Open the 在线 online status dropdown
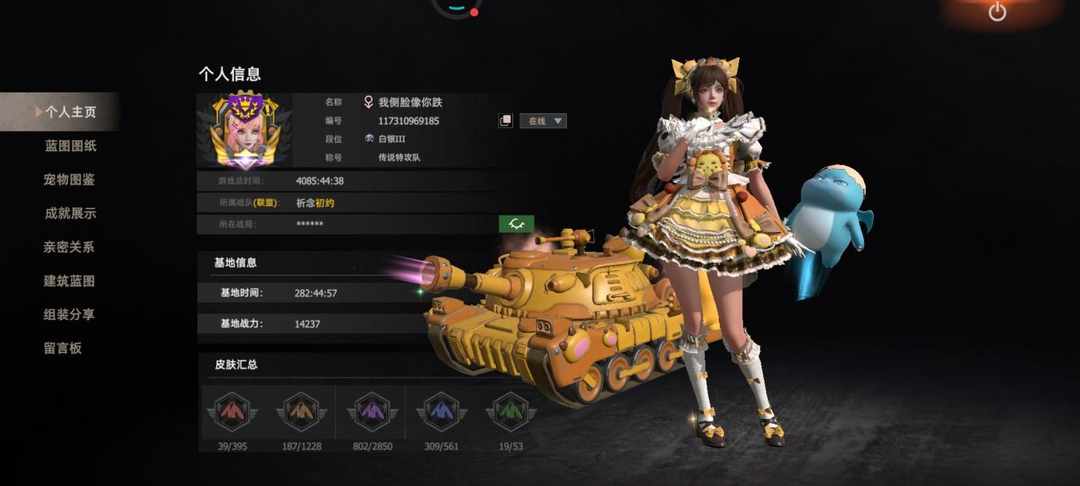 [543, 121]
